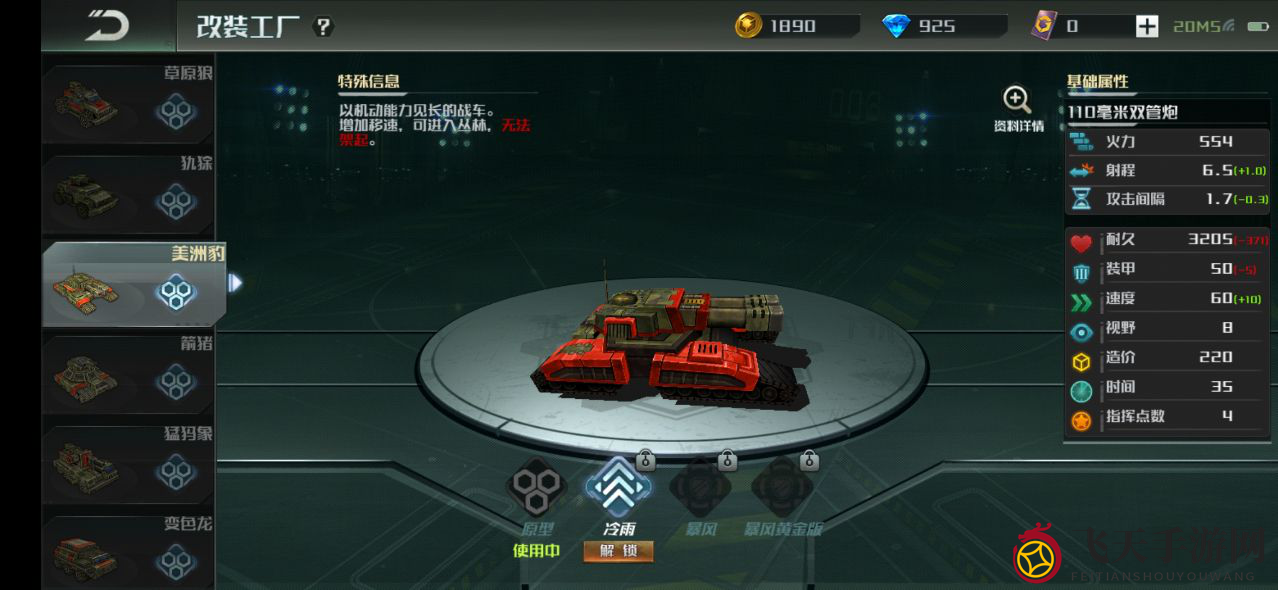Unlock 冷雨 with the 解锁 button
The height and width of the screenshot is (590, 1278).
click(x=618, y=551)
